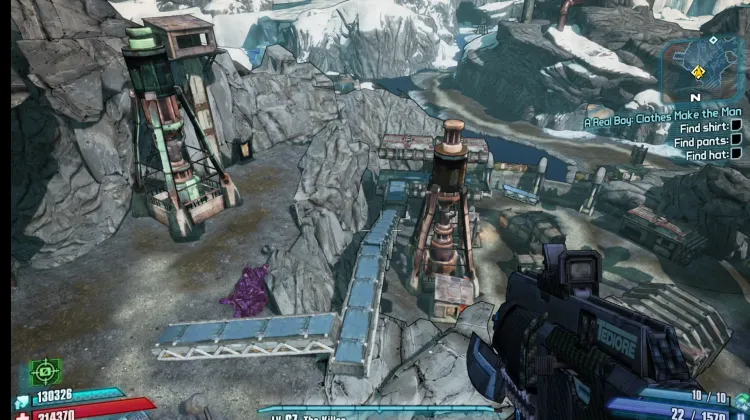Tick the Find hat objective box
Viewport: 750px width, 420px height.
pos(736,155)
